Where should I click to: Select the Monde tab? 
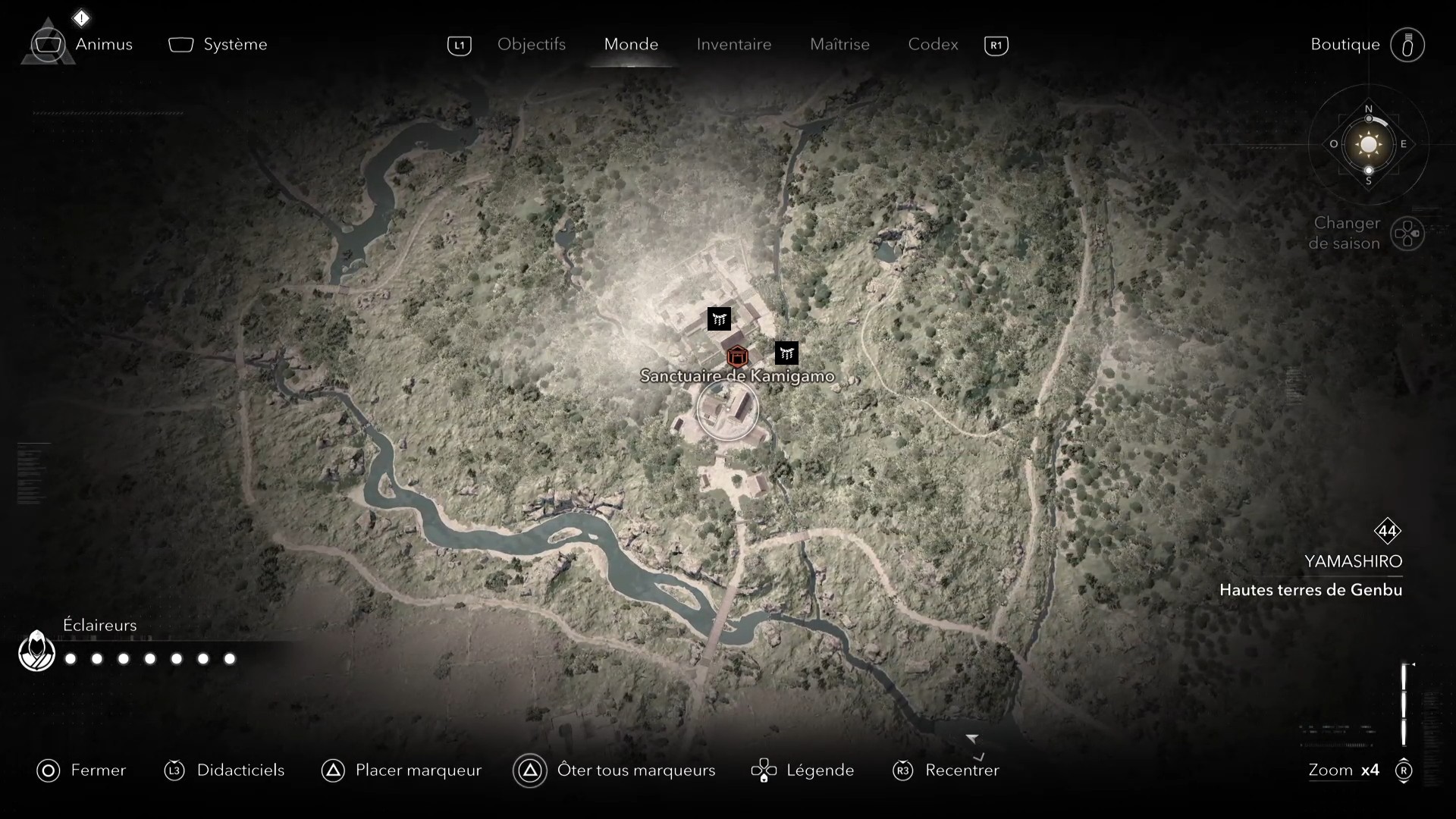[x=631, y=45]
